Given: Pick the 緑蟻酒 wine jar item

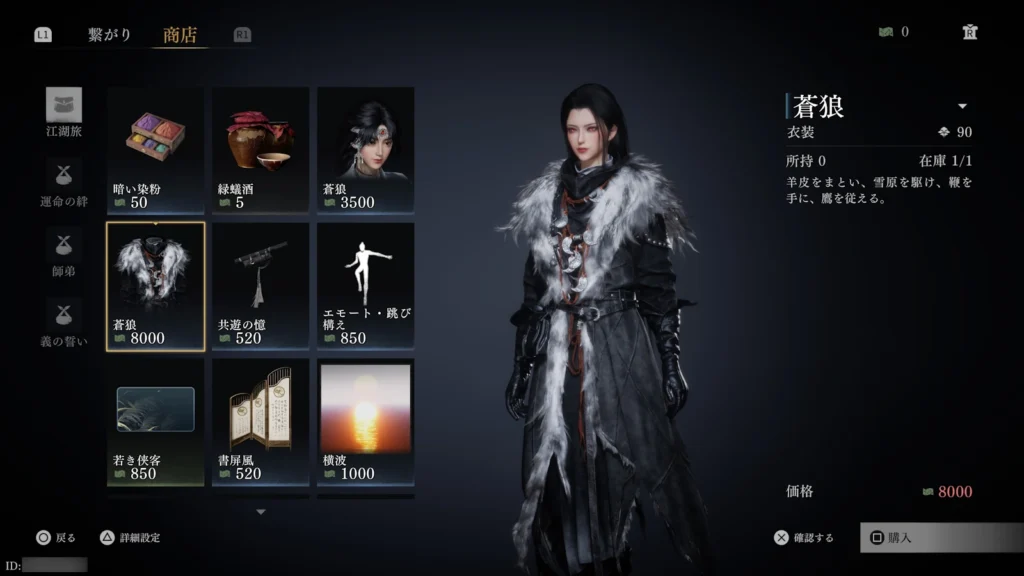Looking at the screenshot, I should pyautogui.click(x=260, y=149).
